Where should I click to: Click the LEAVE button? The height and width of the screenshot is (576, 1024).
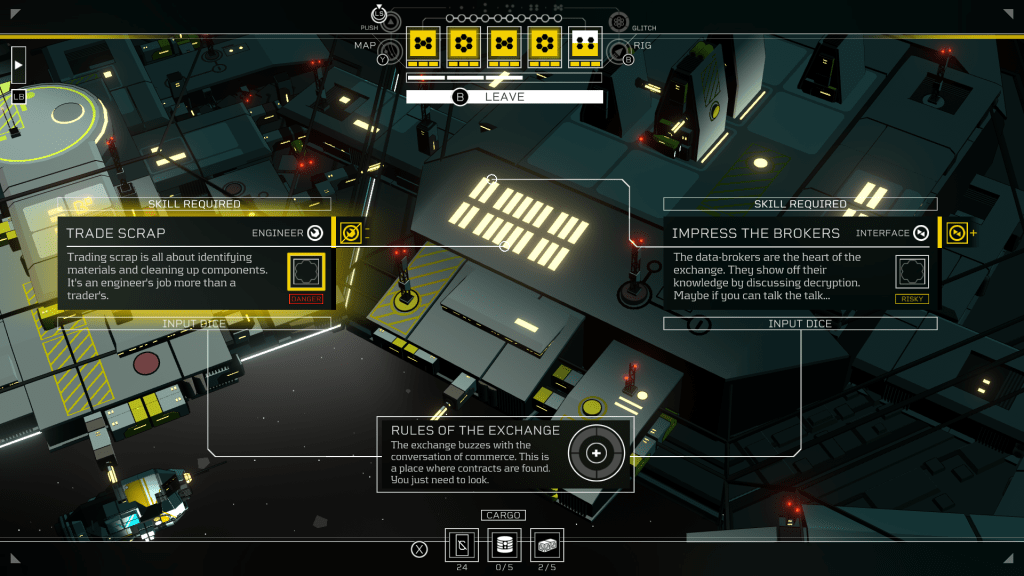point(504,97)
